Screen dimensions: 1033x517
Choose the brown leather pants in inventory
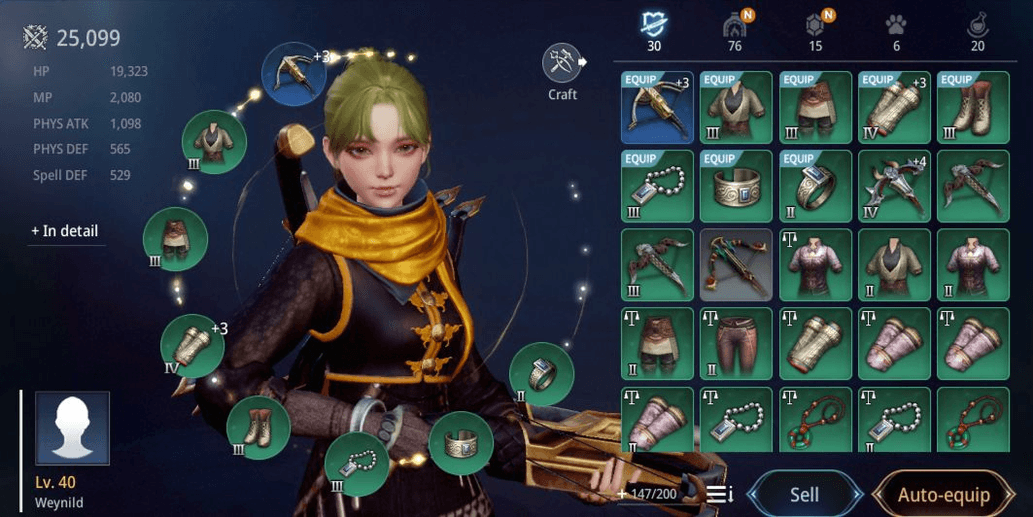click(x=737, y=344)
